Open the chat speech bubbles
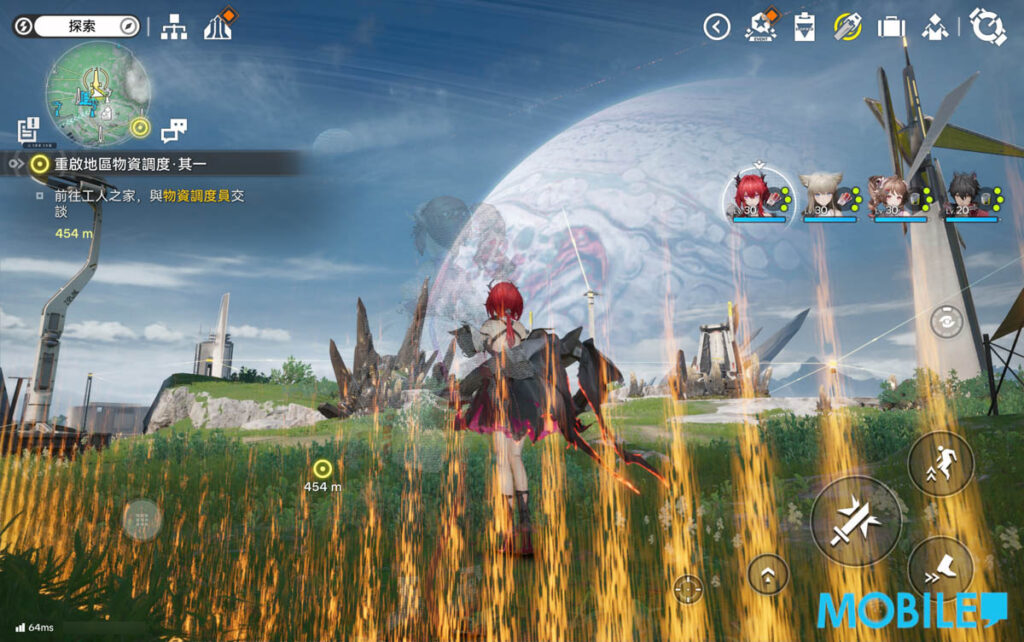 tap(174, 129)
